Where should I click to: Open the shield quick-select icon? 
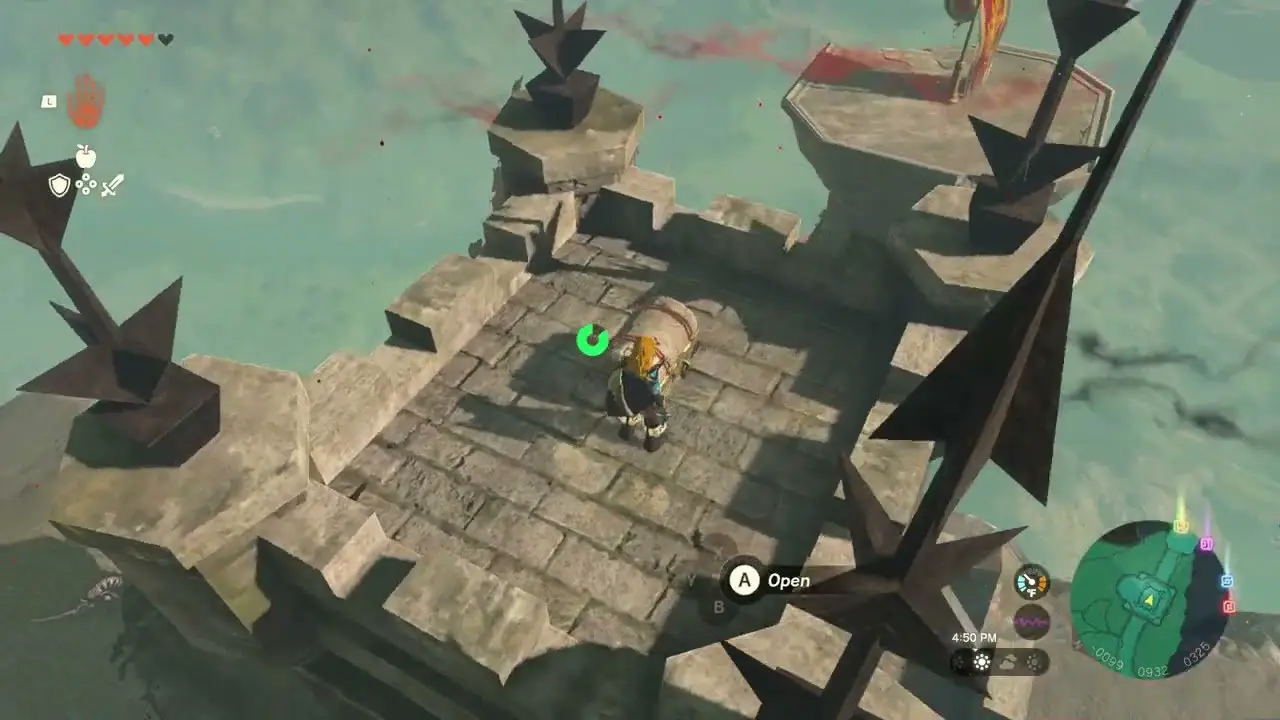click(x=60, y=185)
